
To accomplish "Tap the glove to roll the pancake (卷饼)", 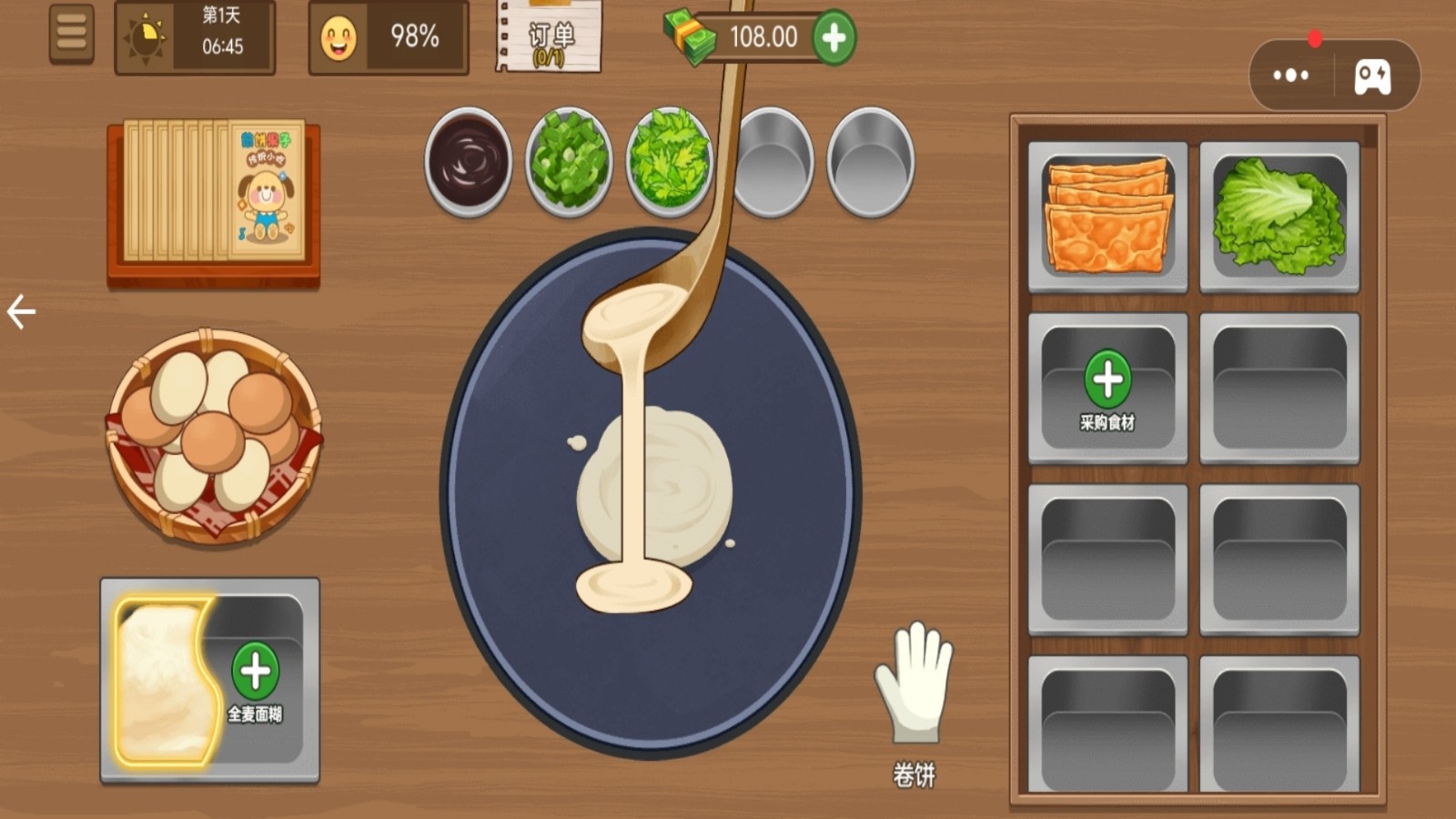I will [x=914, y=682].
